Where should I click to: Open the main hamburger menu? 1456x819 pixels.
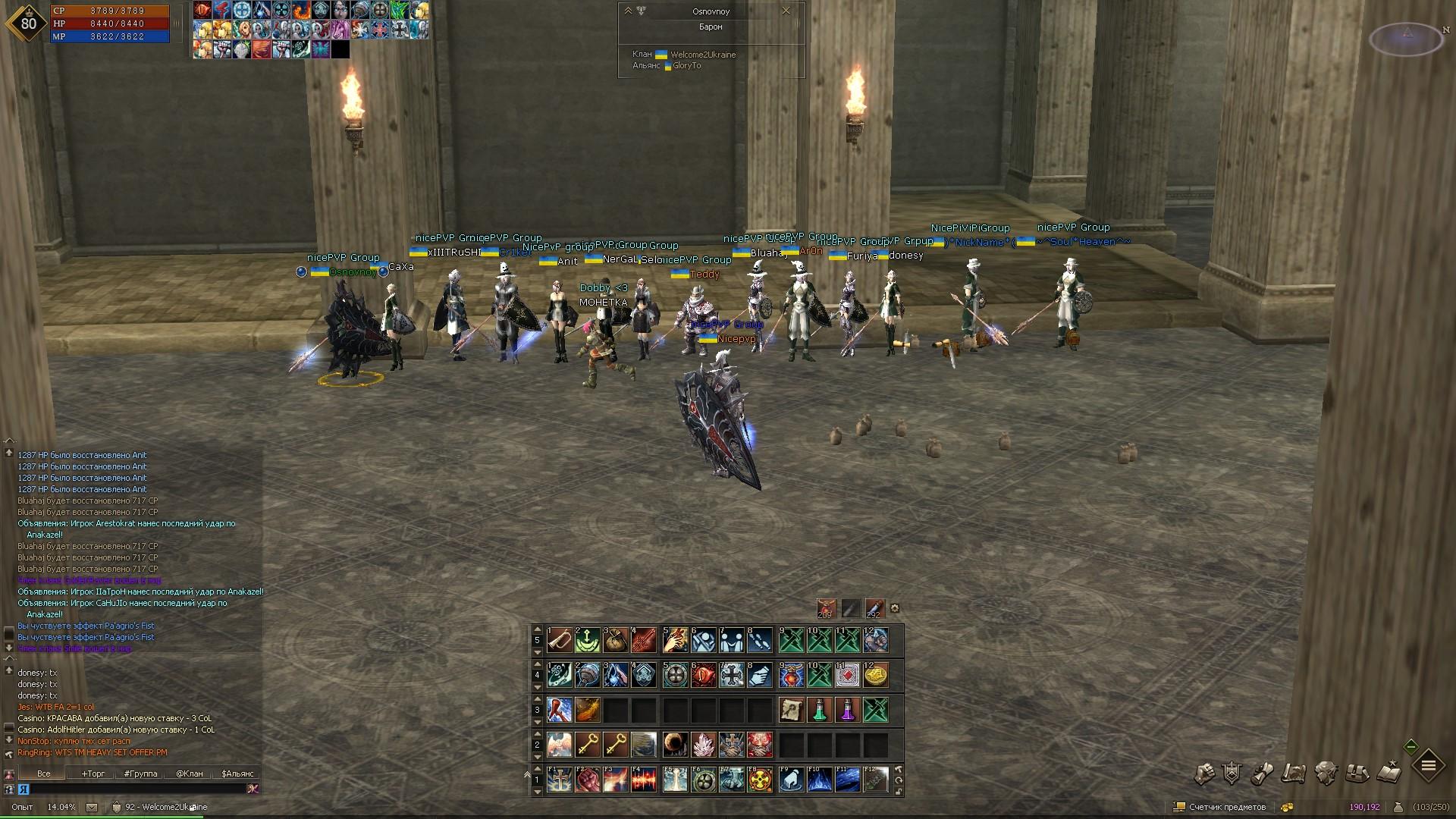1428,767
